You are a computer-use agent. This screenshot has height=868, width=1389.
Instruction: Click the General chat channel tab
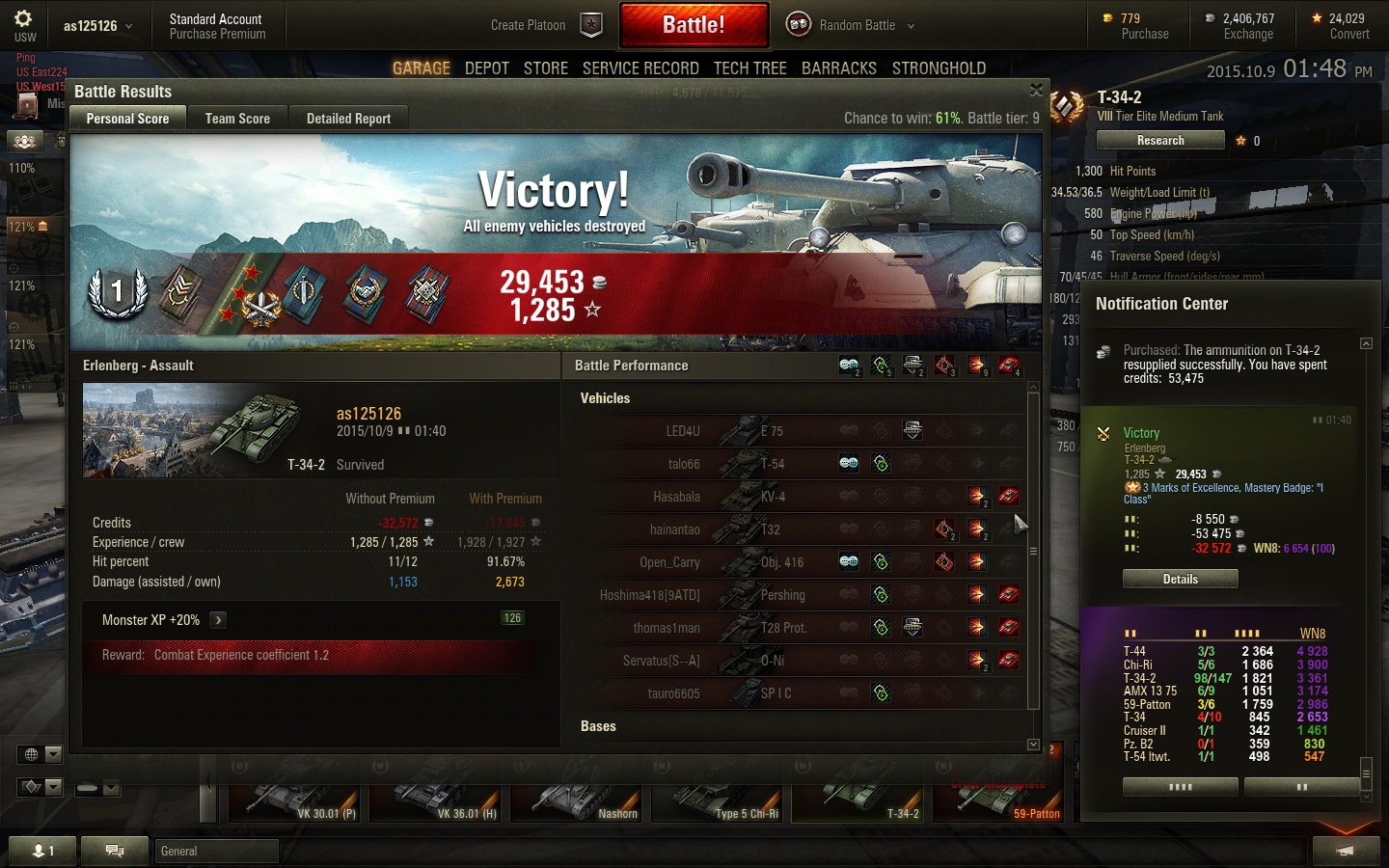tap(216, 851)
